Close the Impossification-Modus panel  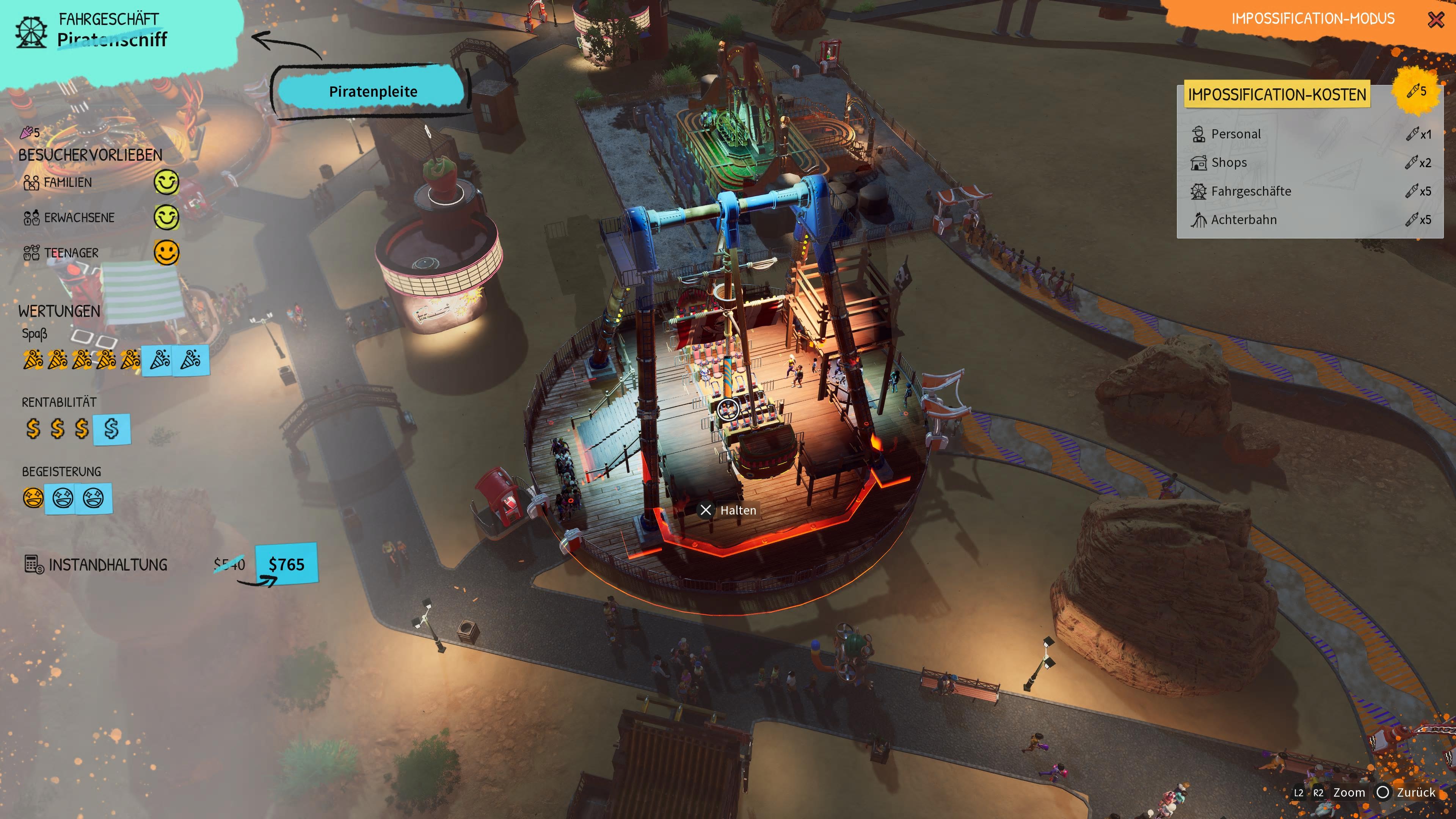(x=1436, y=20)
